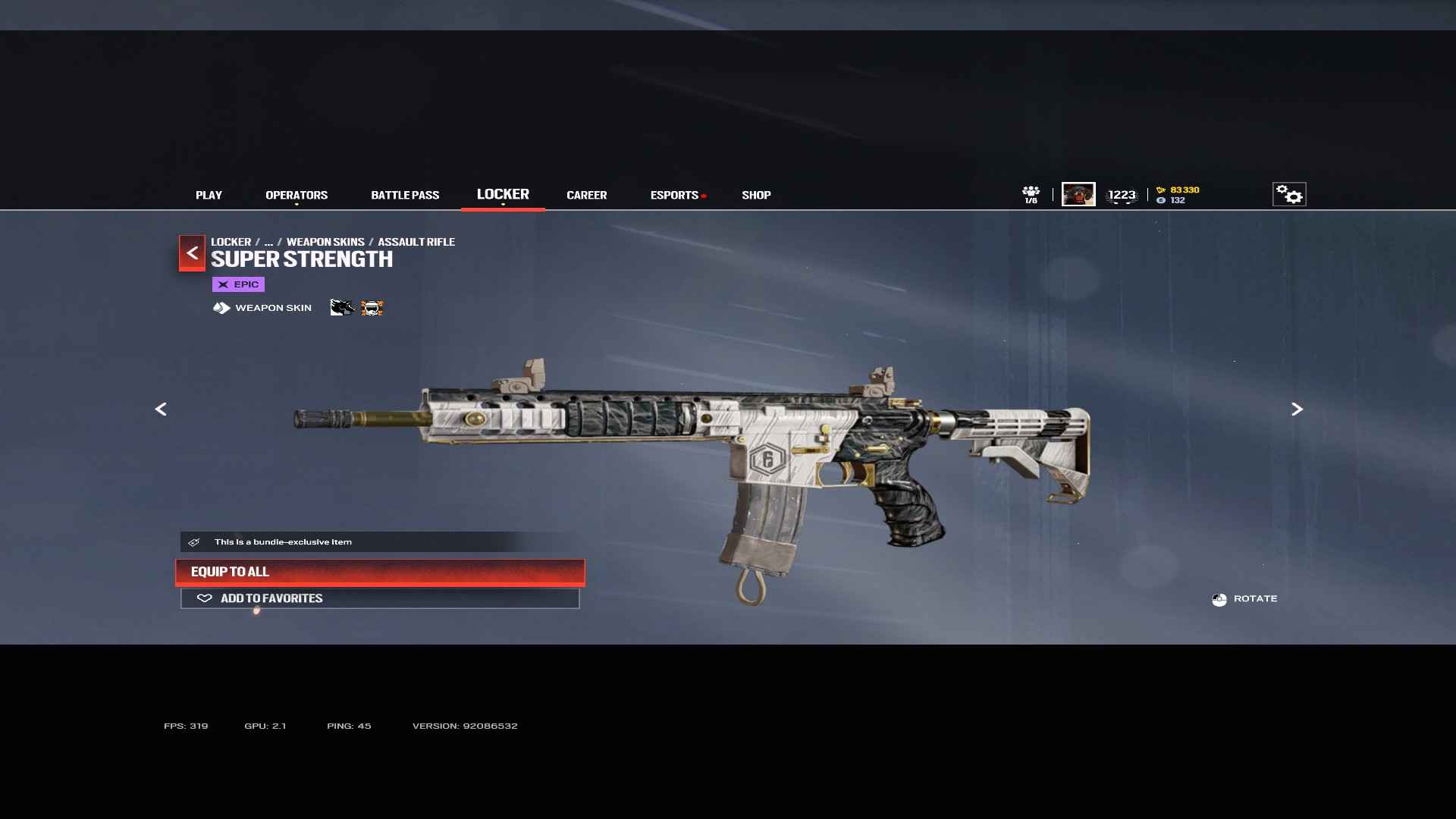Open the squad party icon
This screenshot has width=1456, height=819.
point(1031,195)
